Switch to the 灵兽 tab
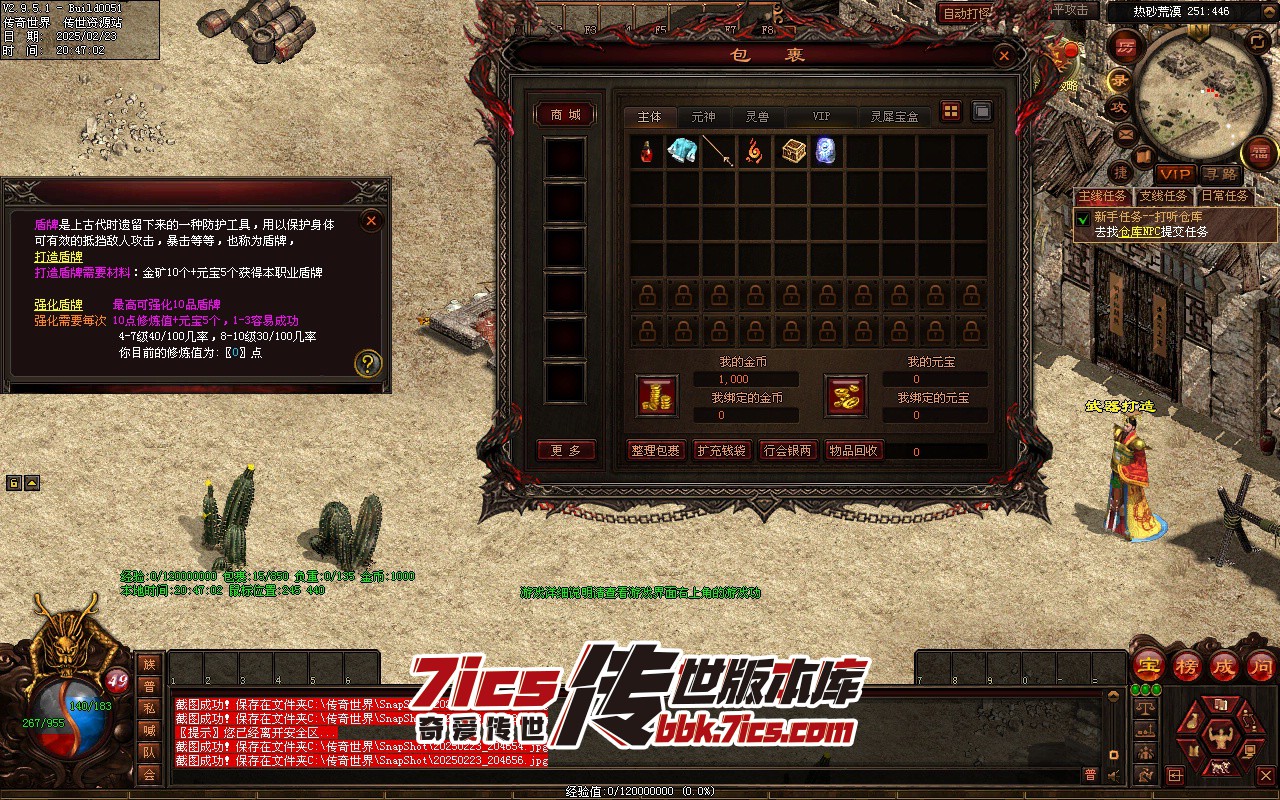Screen dimensions: 1280x800 [x=757, y=117]
